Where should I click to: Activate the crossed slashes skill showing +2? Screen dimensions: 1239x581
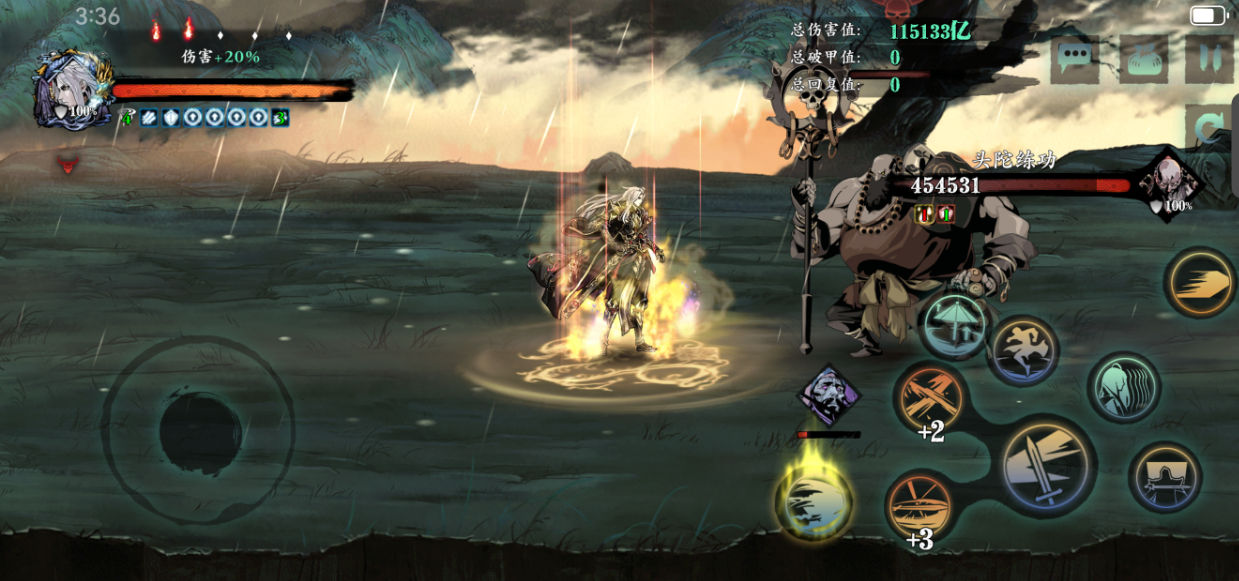click(931, 399)
